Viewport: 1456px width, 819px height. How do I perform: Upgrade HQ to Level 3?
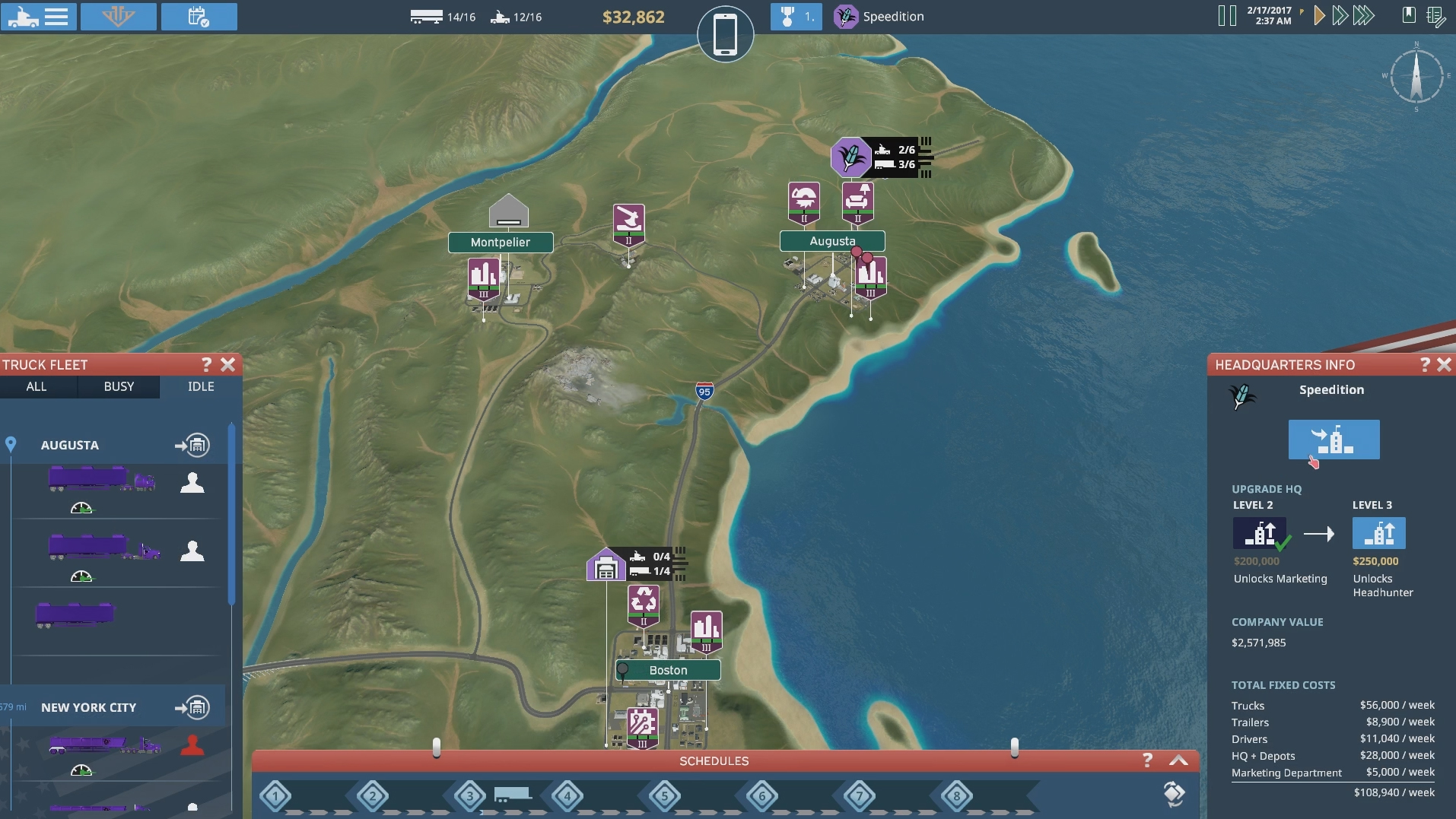[x=1378, y=534]
